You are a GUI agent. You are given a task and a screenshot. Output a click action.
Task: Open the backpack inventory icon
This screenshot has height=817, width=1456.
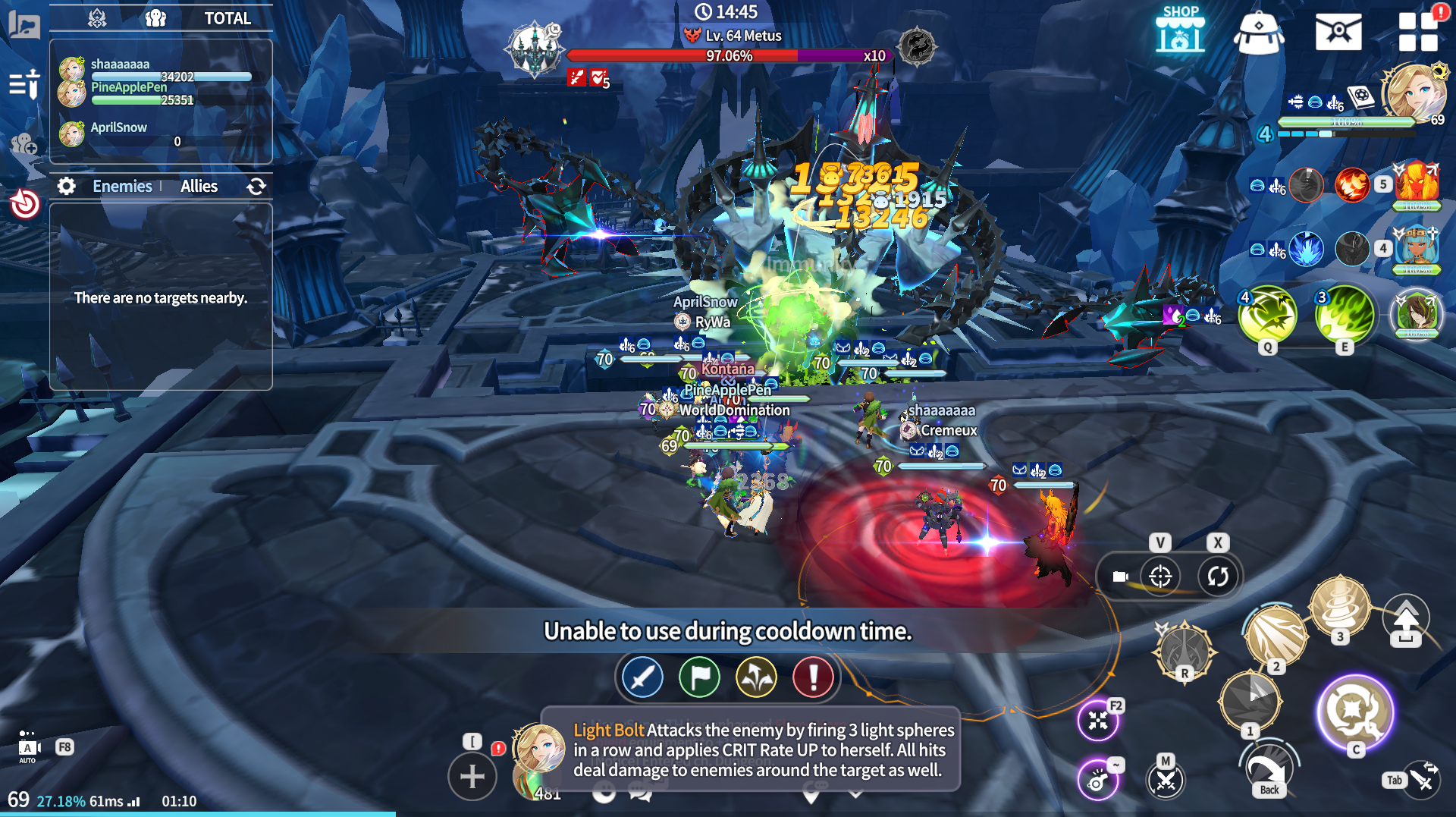tap(1258, 32)
